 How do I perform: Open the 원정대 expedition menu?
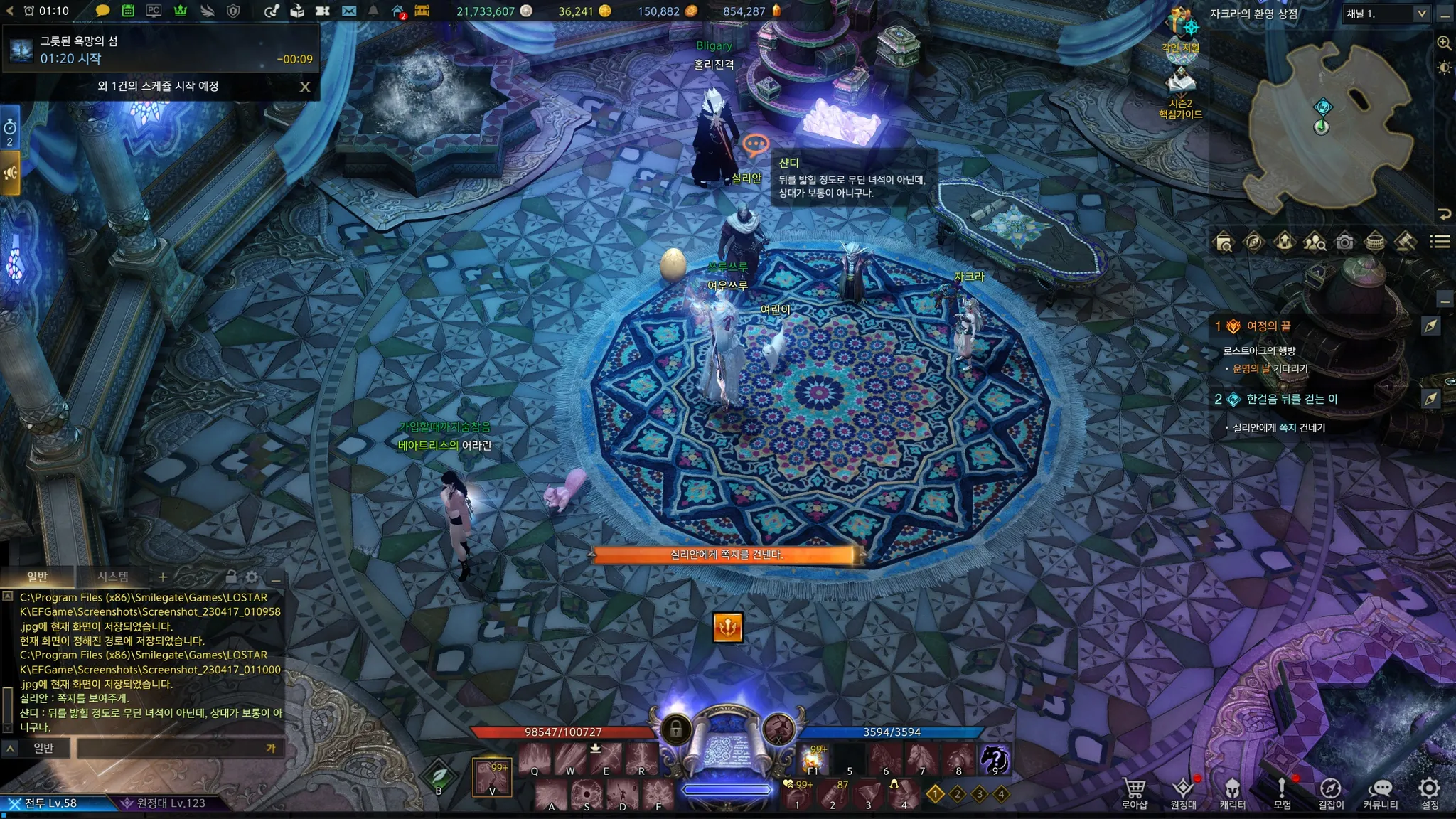[x=1183, y=793]
